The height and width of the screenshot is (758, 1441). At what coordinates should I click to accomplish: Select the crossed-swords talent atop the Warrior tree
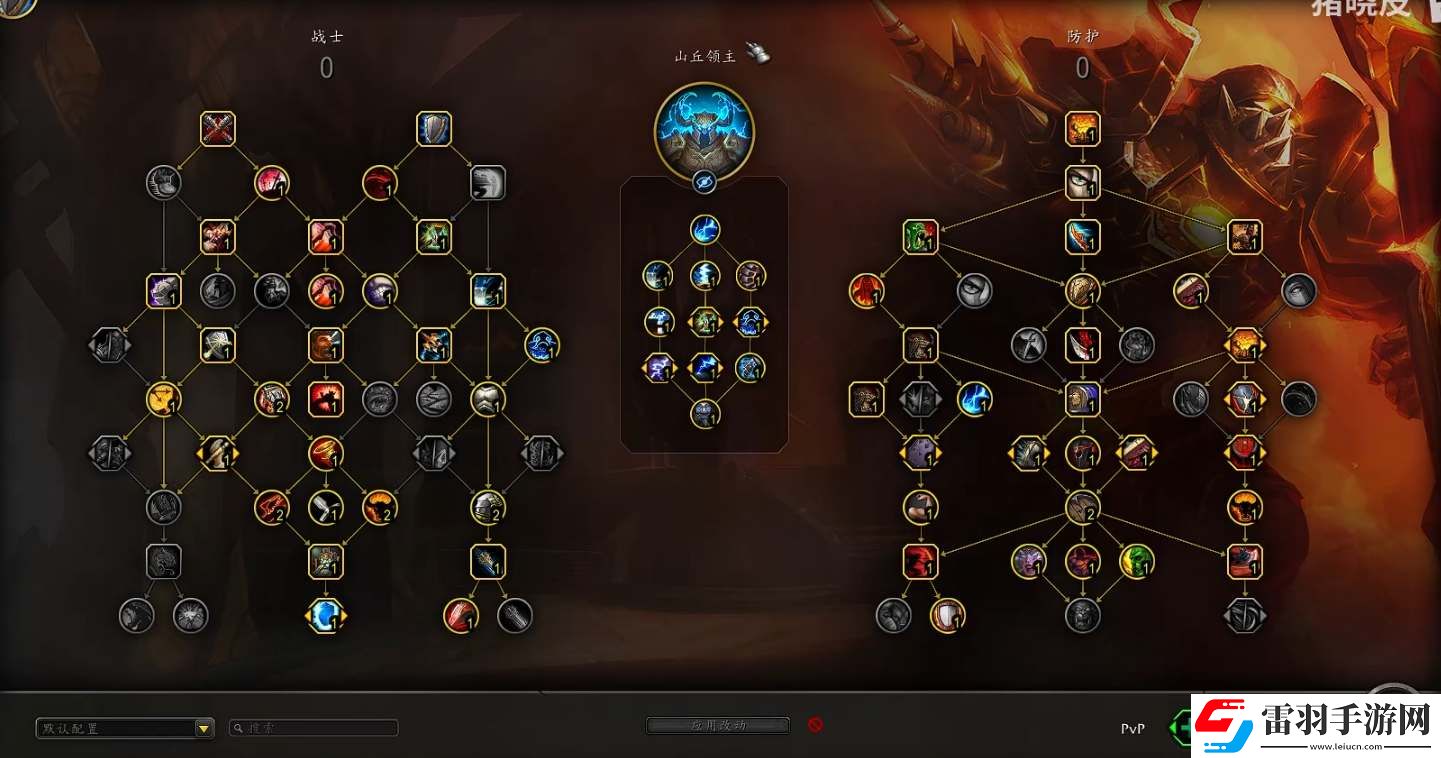[218, 128]
